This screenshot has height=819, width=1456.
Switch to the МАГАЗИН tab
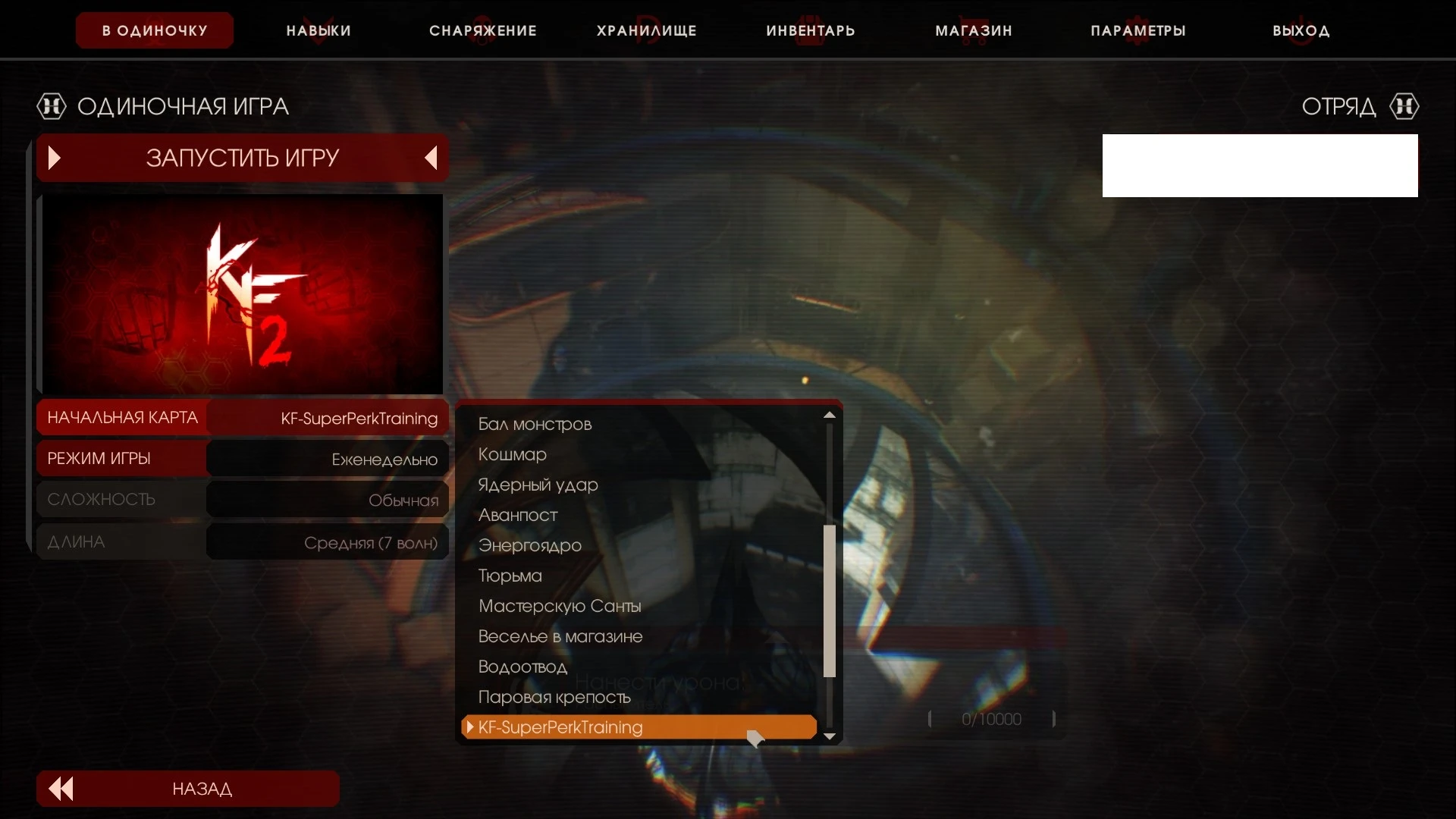click(972, 30)
